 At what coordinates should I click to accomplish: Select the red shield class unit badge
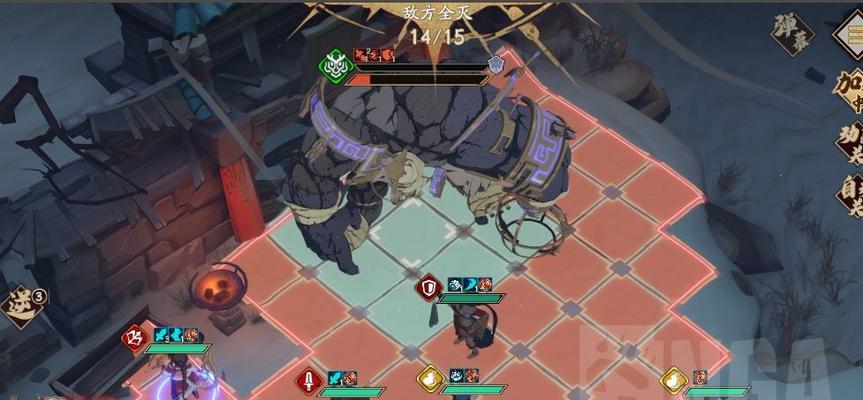[x=429, y=289]
